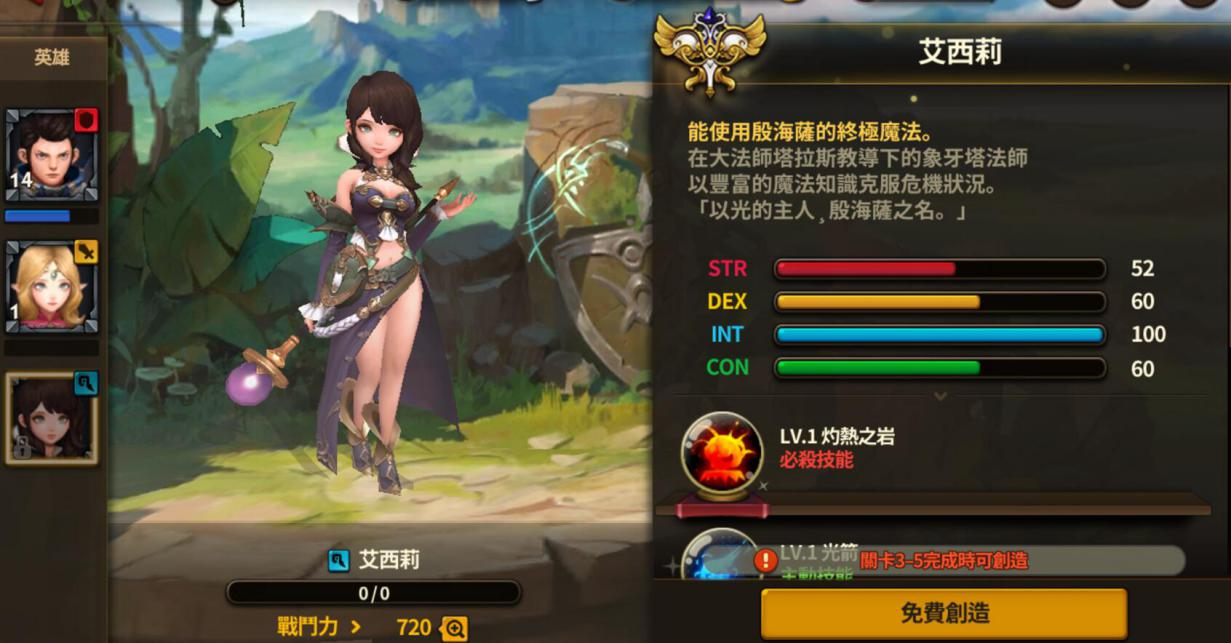Select the dark-haired male hero portrait
1231x643 pixels.
(x=51, y=157)
